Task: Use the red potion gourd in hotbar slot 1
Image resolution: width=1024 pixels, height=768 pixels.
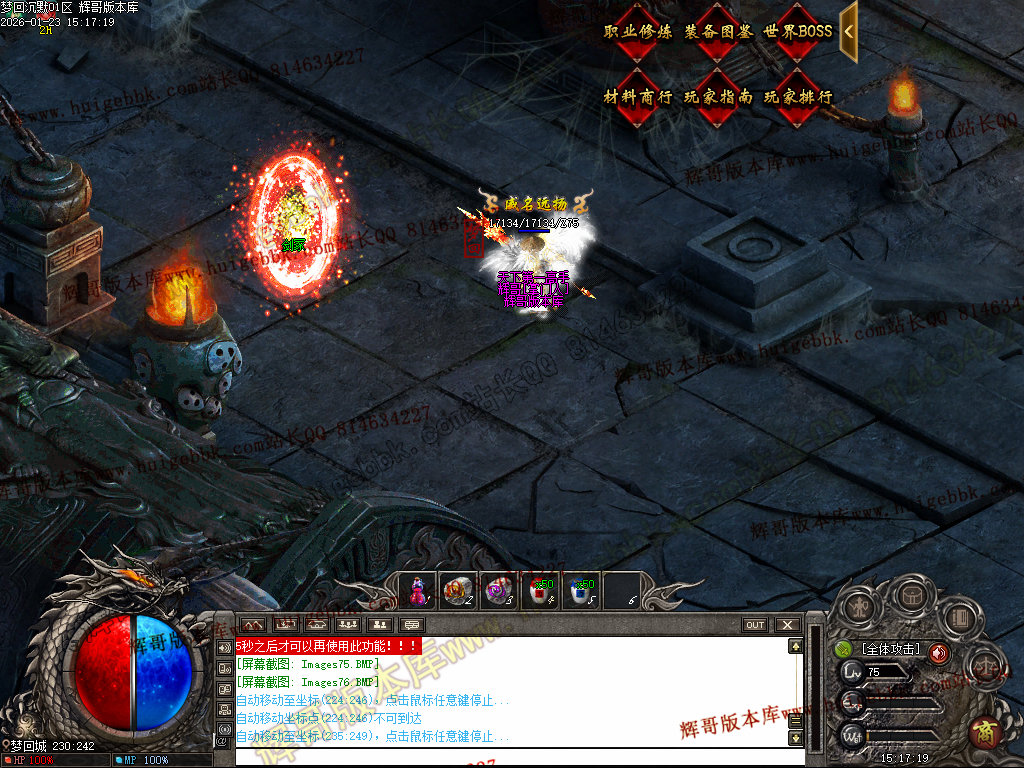Action: 418,591
